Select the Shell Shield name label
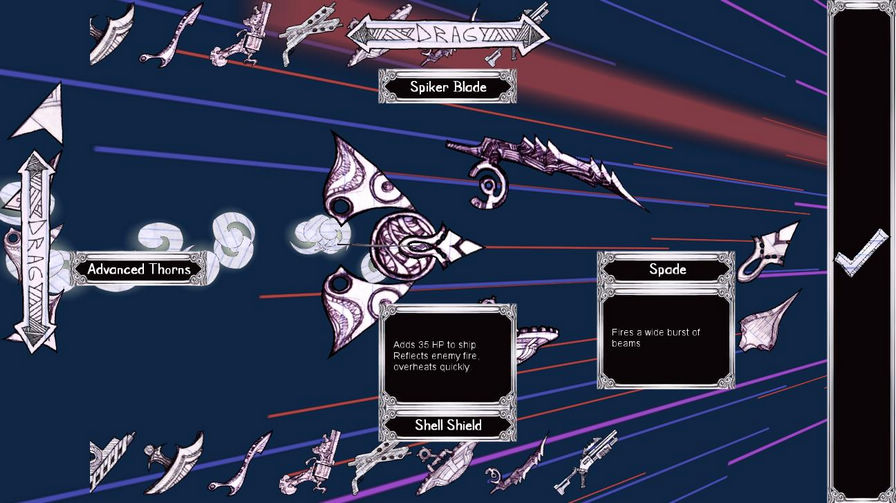Image resolution: width=896 pixels, height=503 pixels. click(x=448, y=425)
